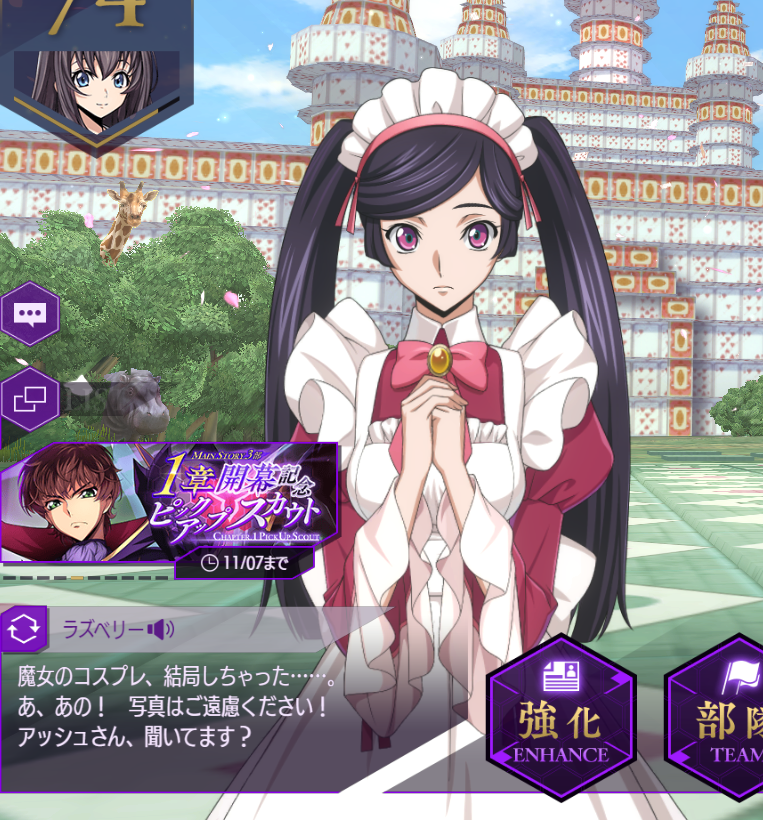The image size is (763, 820).
Task: Switch character with the purple swap arrows icon
Action: pos(24,629)
